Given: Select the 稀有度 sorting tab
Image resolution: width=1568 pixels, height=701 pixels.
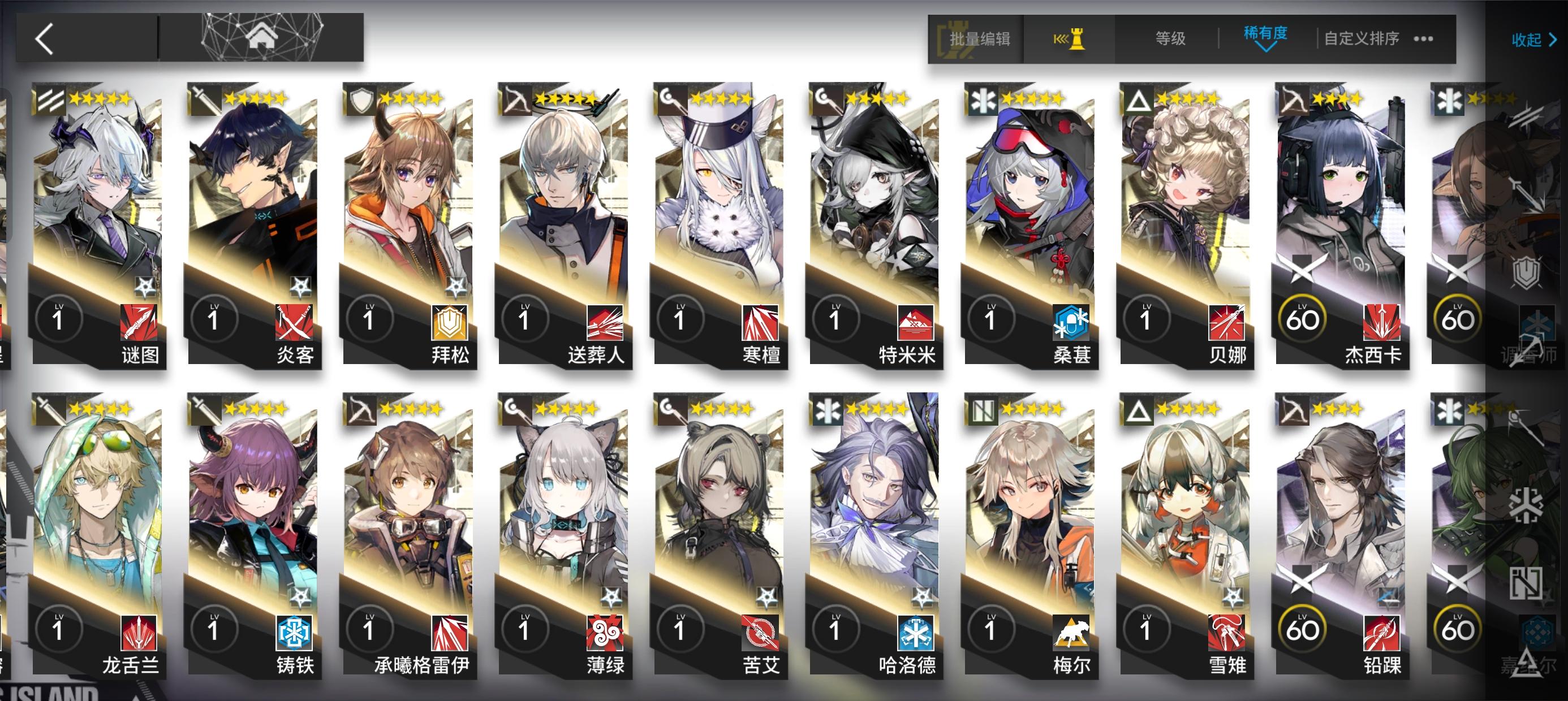Looking at the screenshot, I should (1265, 35).
